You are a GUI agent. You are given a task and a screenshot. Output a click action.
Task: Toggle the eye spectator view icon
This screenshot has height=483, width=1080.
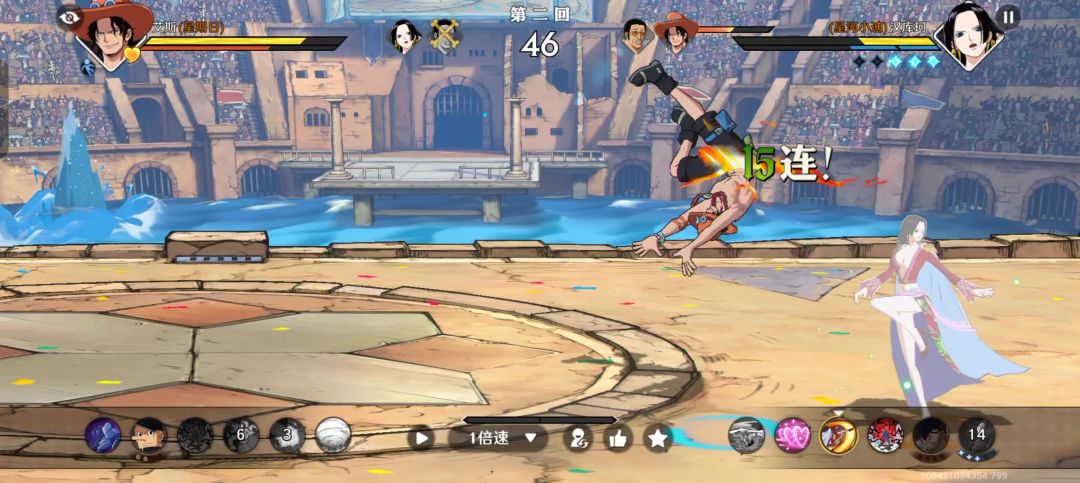click(x=68, y=16)
